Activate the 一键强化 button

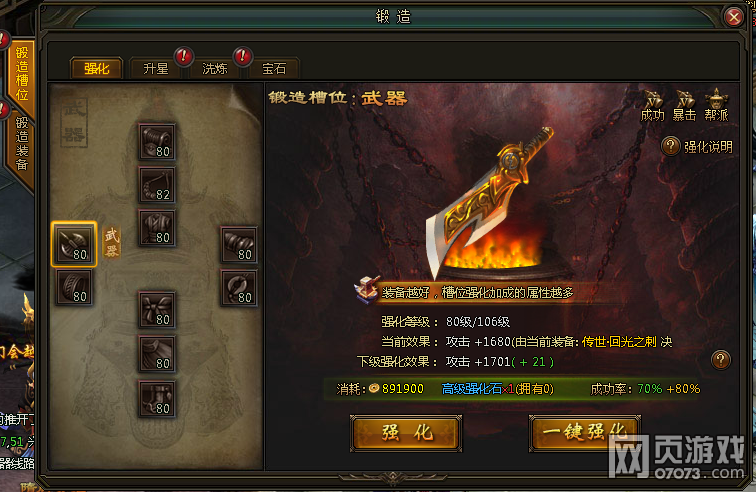tap(584, 432)
